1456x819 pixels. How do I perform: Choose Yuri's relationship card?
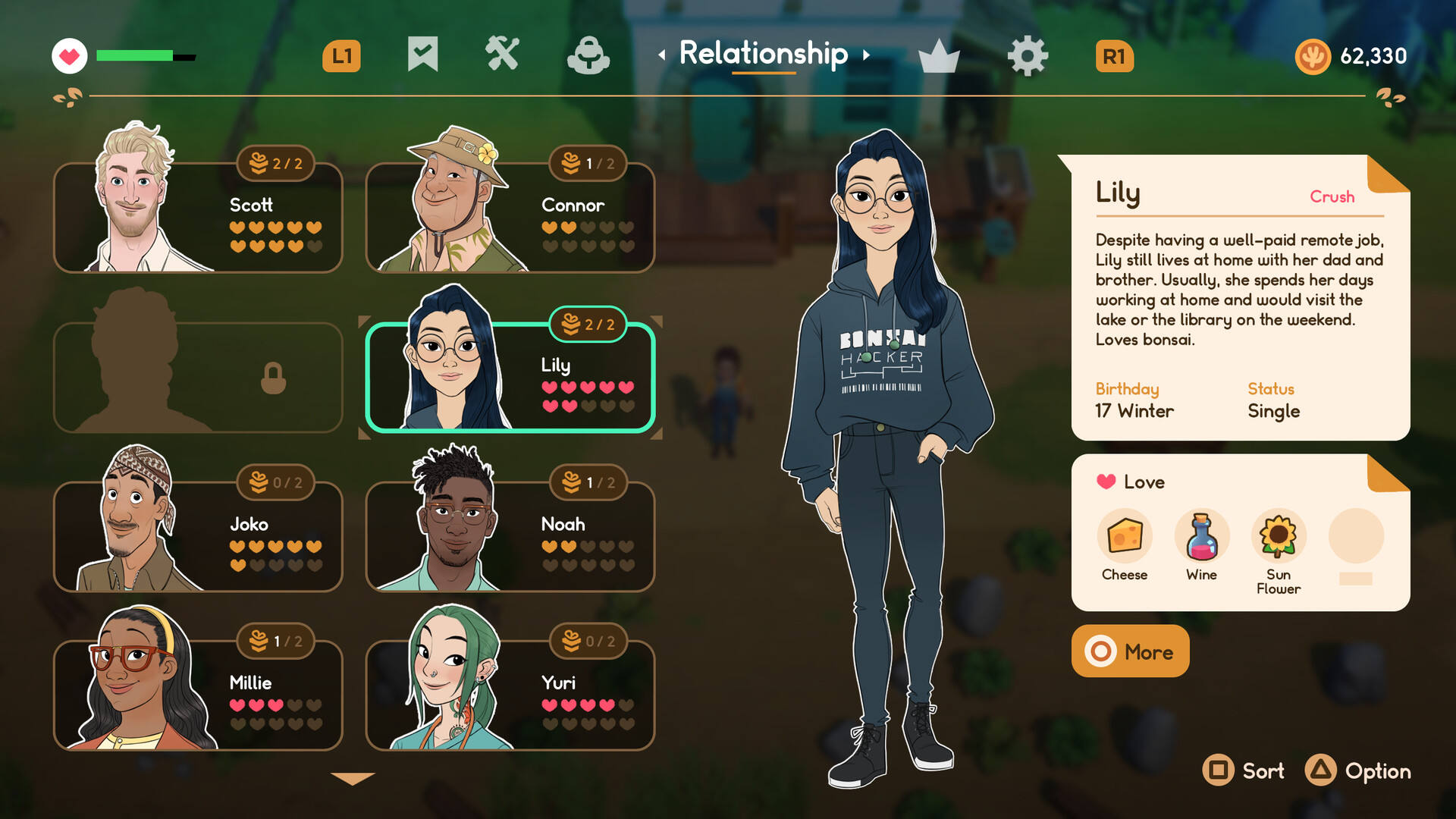[510, 695]
